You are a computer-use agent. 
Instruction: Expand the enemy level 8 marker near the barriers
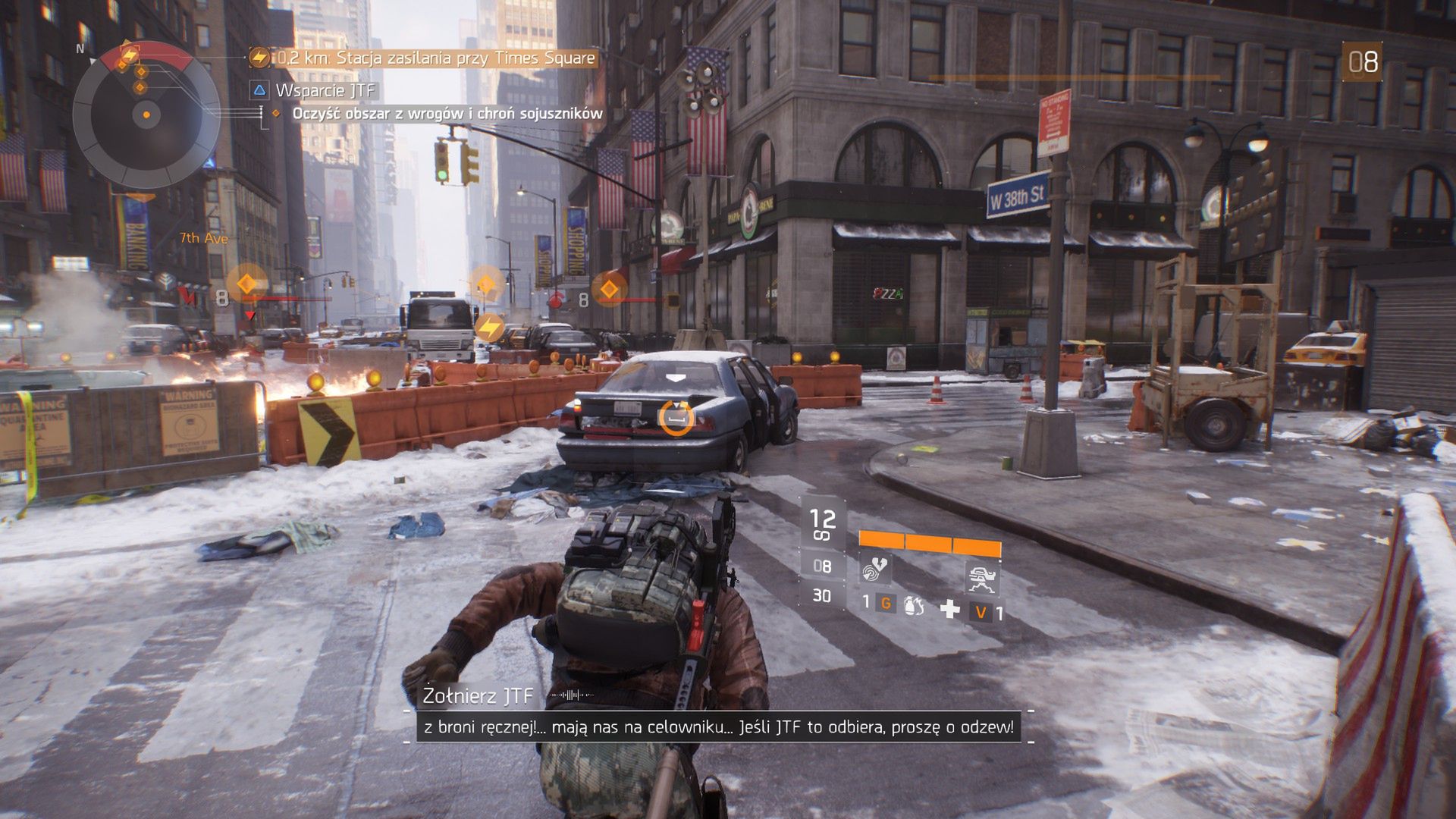click(221, 297)
